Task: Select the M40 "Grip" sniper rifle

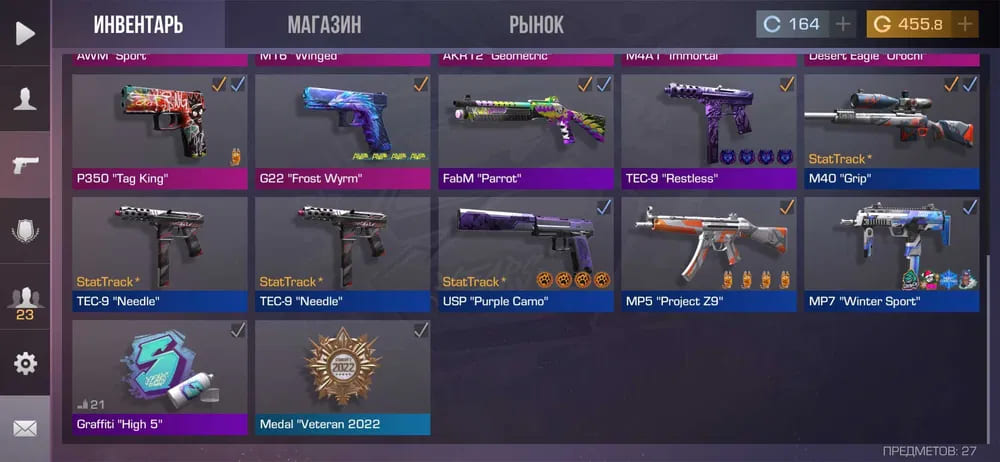Action: [892, 130]
